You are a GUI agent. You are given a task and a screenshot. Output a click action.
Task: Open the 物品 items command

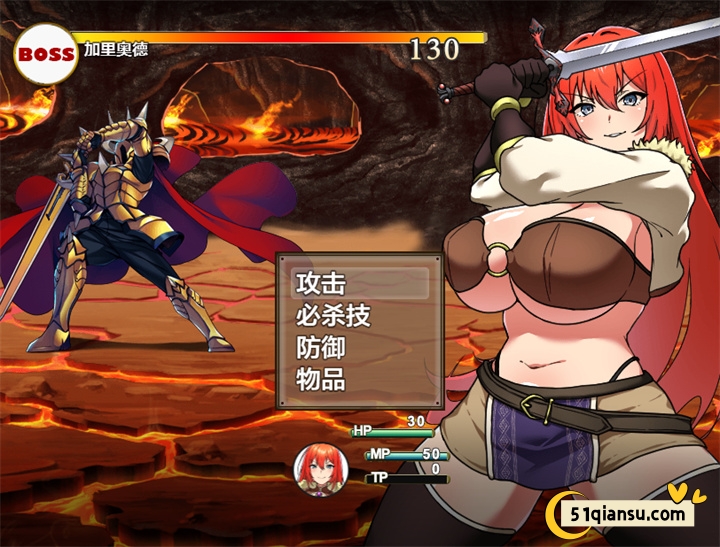pyautogui.click(x=321, y=380)
